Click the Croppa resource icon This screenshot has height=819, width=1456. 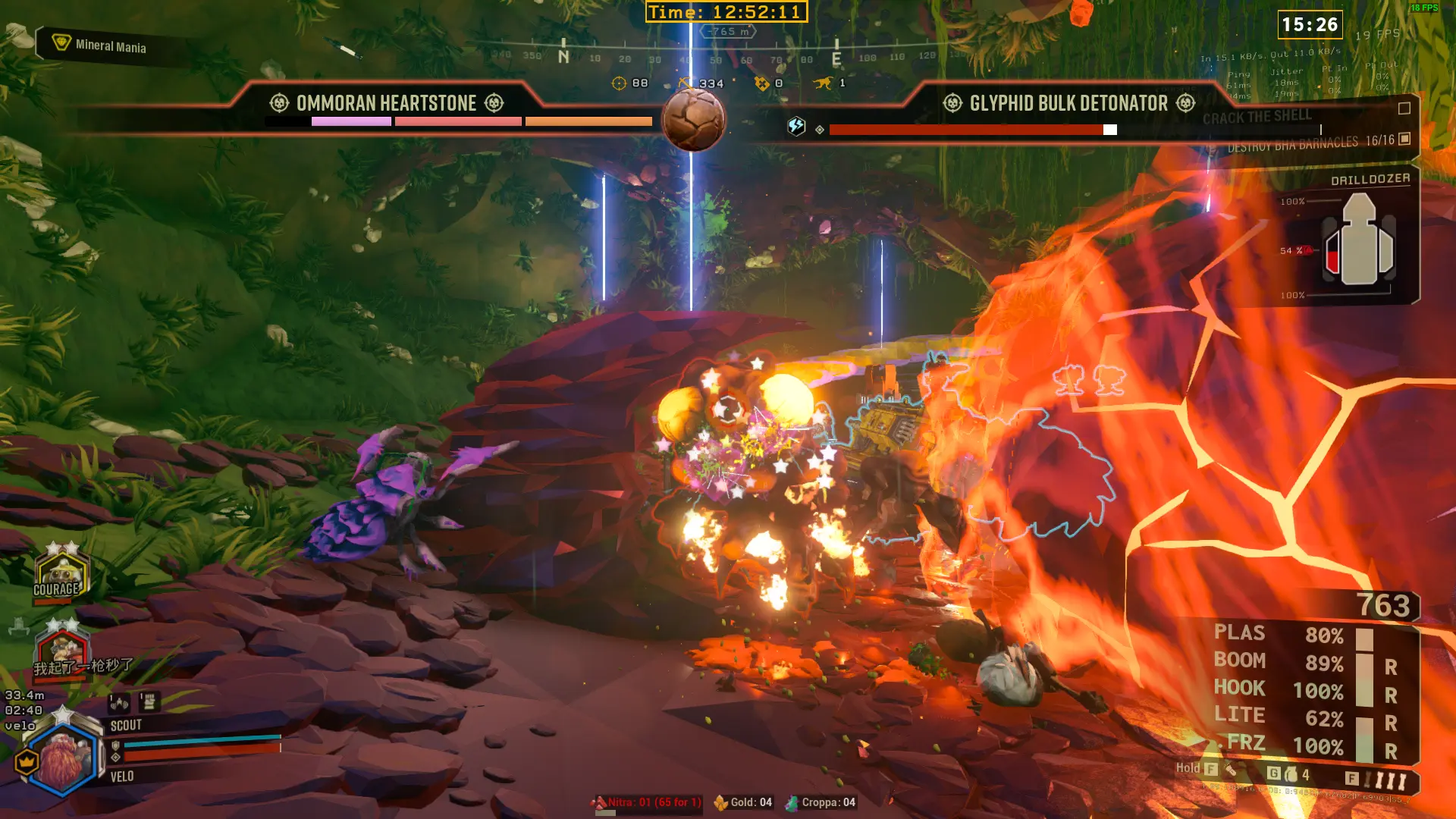(792, 802)
